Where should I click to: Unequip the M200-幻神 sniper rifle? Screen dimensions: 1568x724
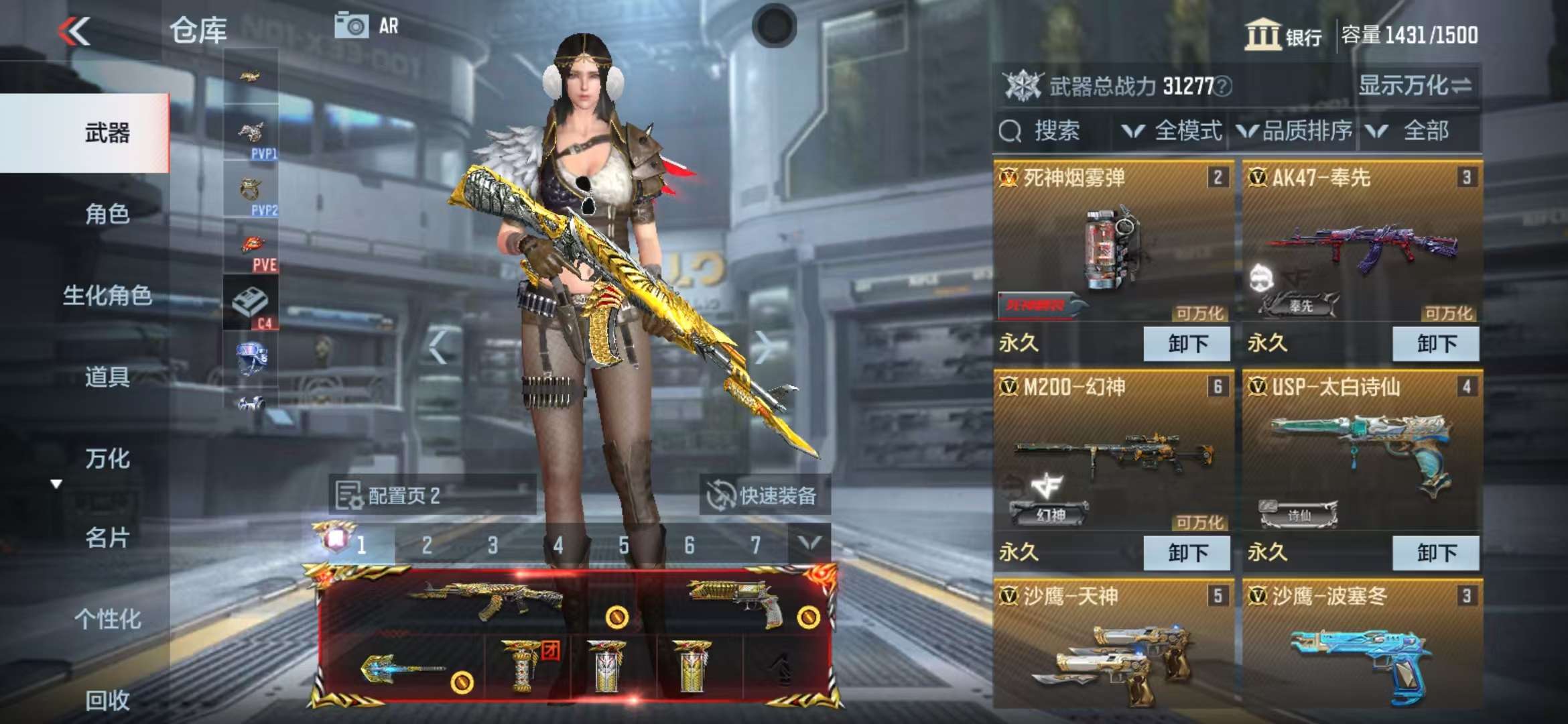point(1186,553)
